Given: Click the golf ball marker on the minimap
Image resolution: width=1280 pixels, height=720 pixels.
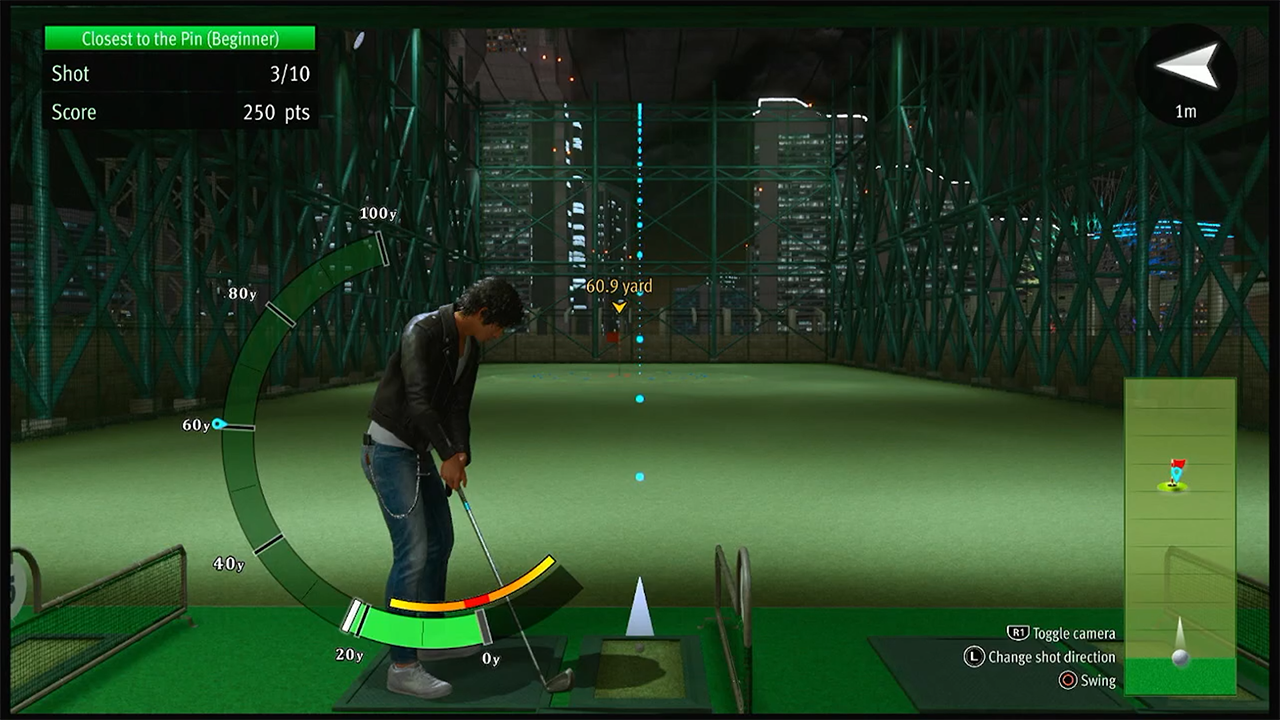Looking at the screenshot, I should pyautogui.click(x=1181, y=657).
